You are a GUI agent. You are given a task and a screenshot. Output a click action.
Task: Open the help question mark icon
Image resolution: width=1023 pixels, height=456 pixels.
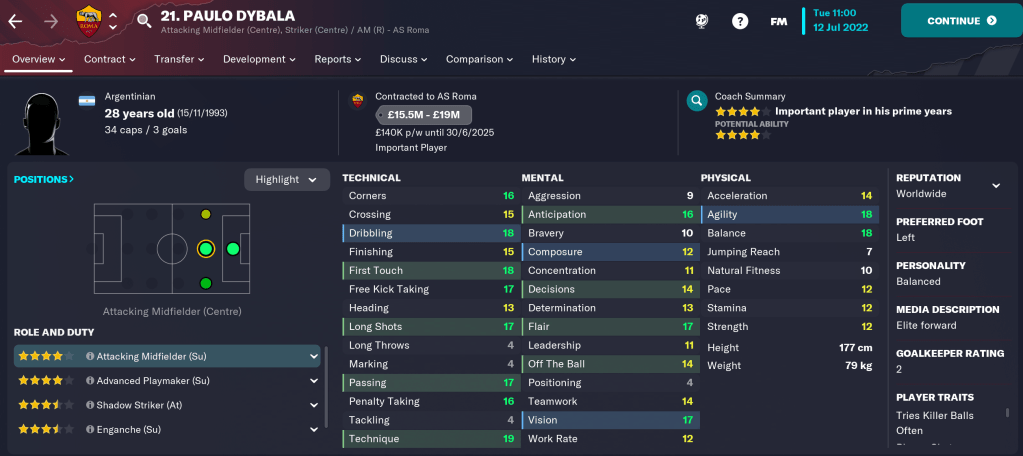(x=740, y=20)
